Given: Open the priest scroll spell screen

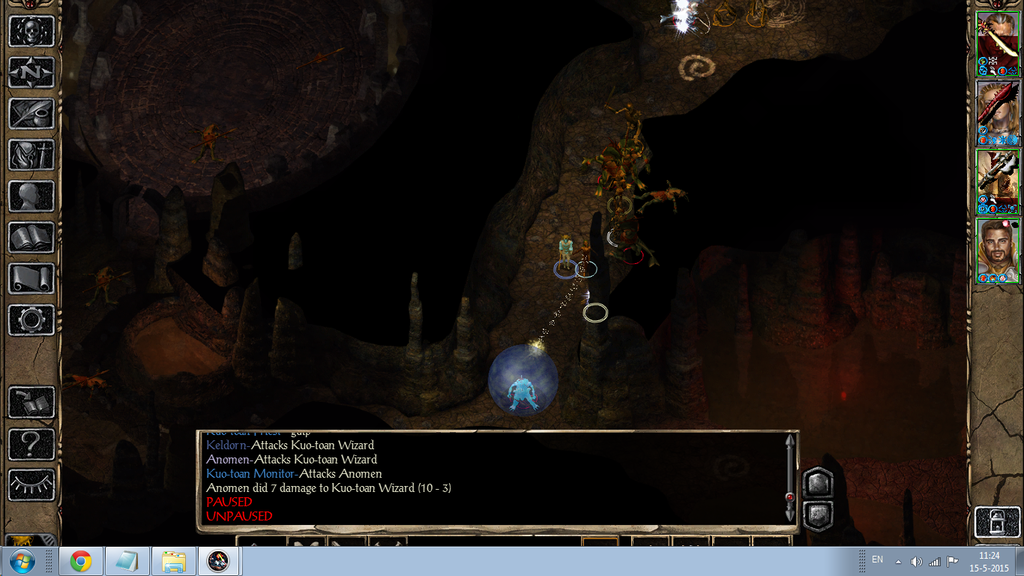Looking at the screenshot, I should click(x=31, y=278).
